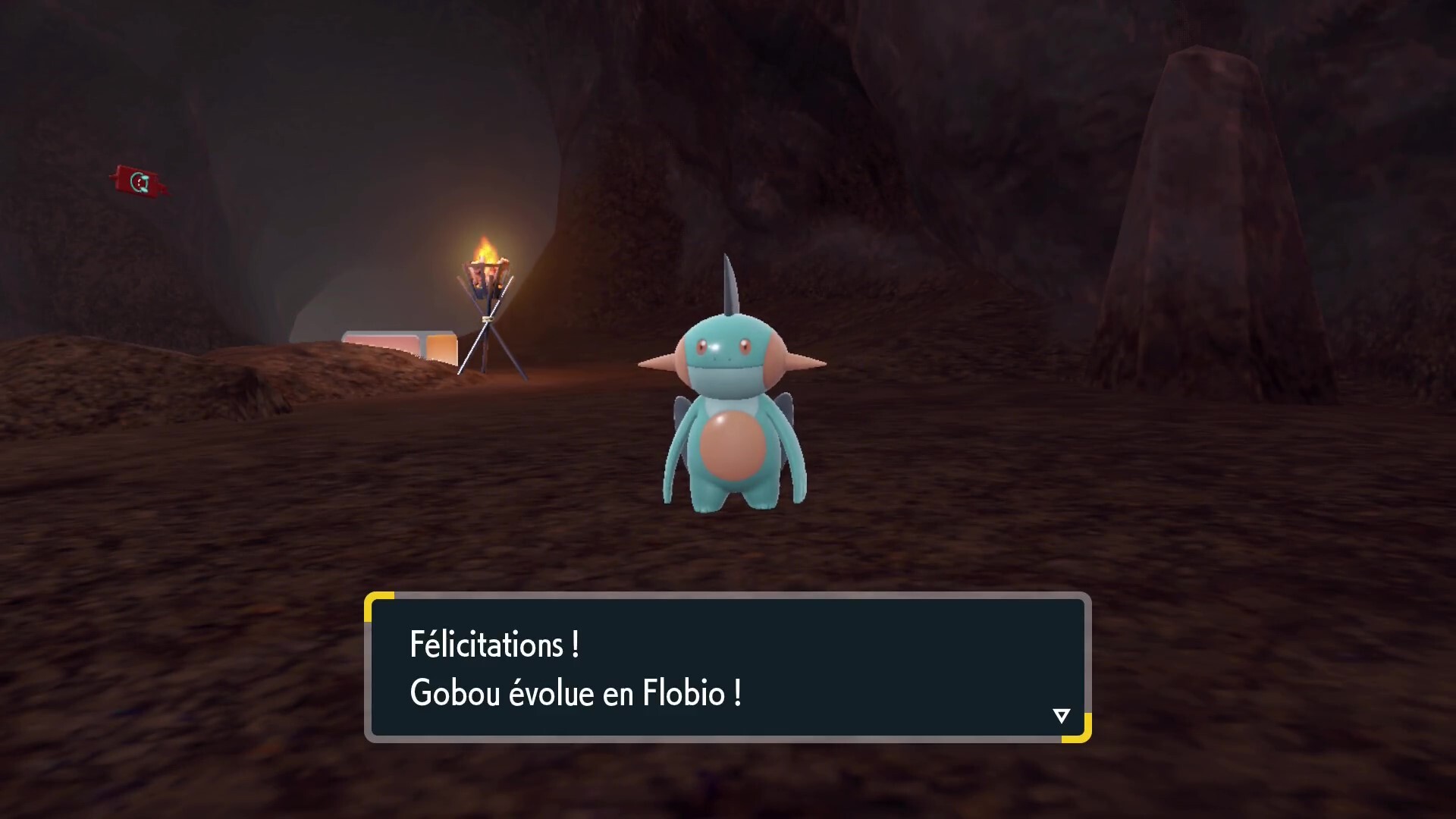
Task: Click the white continue triangle in the dialog box
Action: click(x=1061, y=714)
